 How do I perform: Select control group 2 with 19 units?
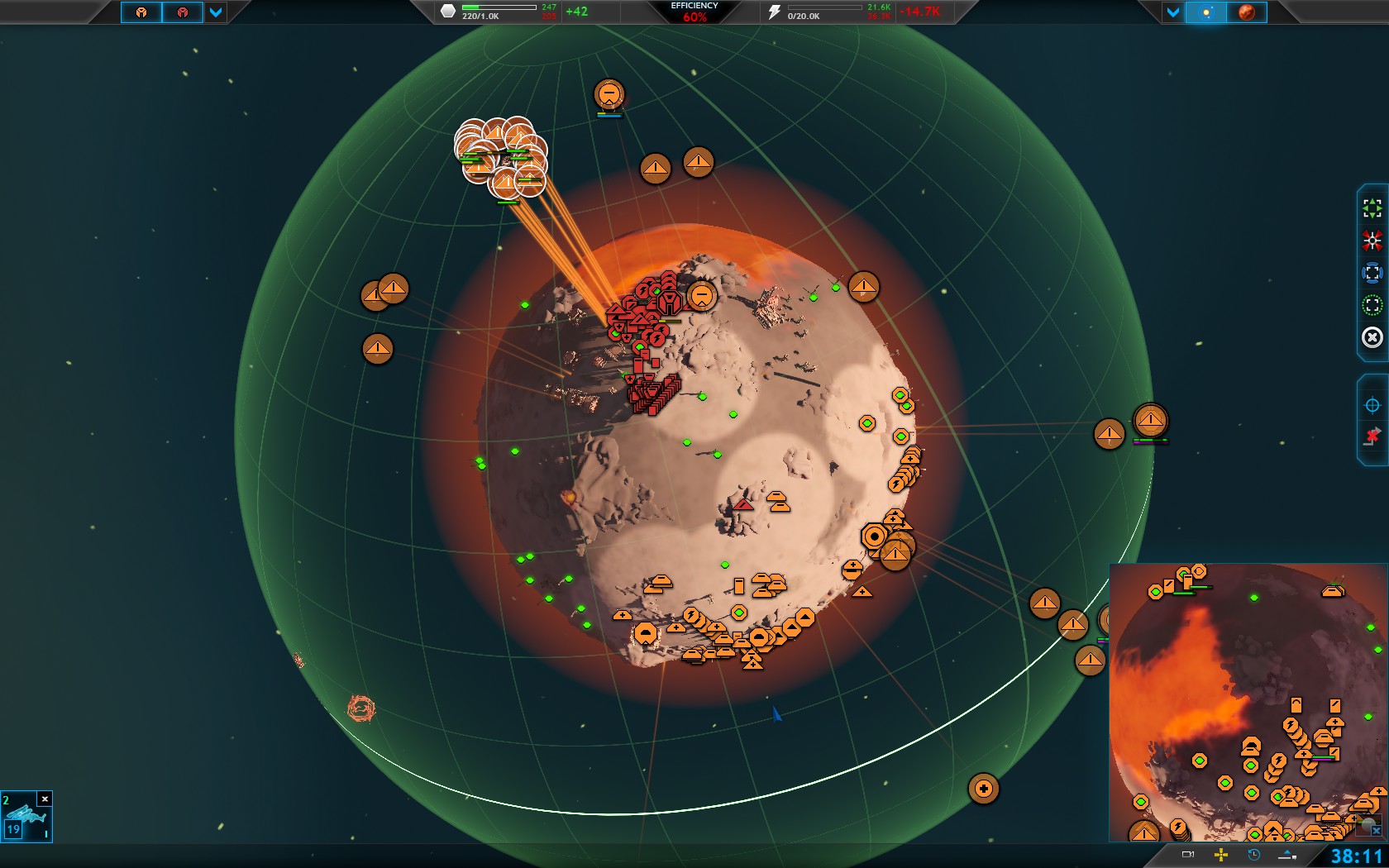click(26, 822)
